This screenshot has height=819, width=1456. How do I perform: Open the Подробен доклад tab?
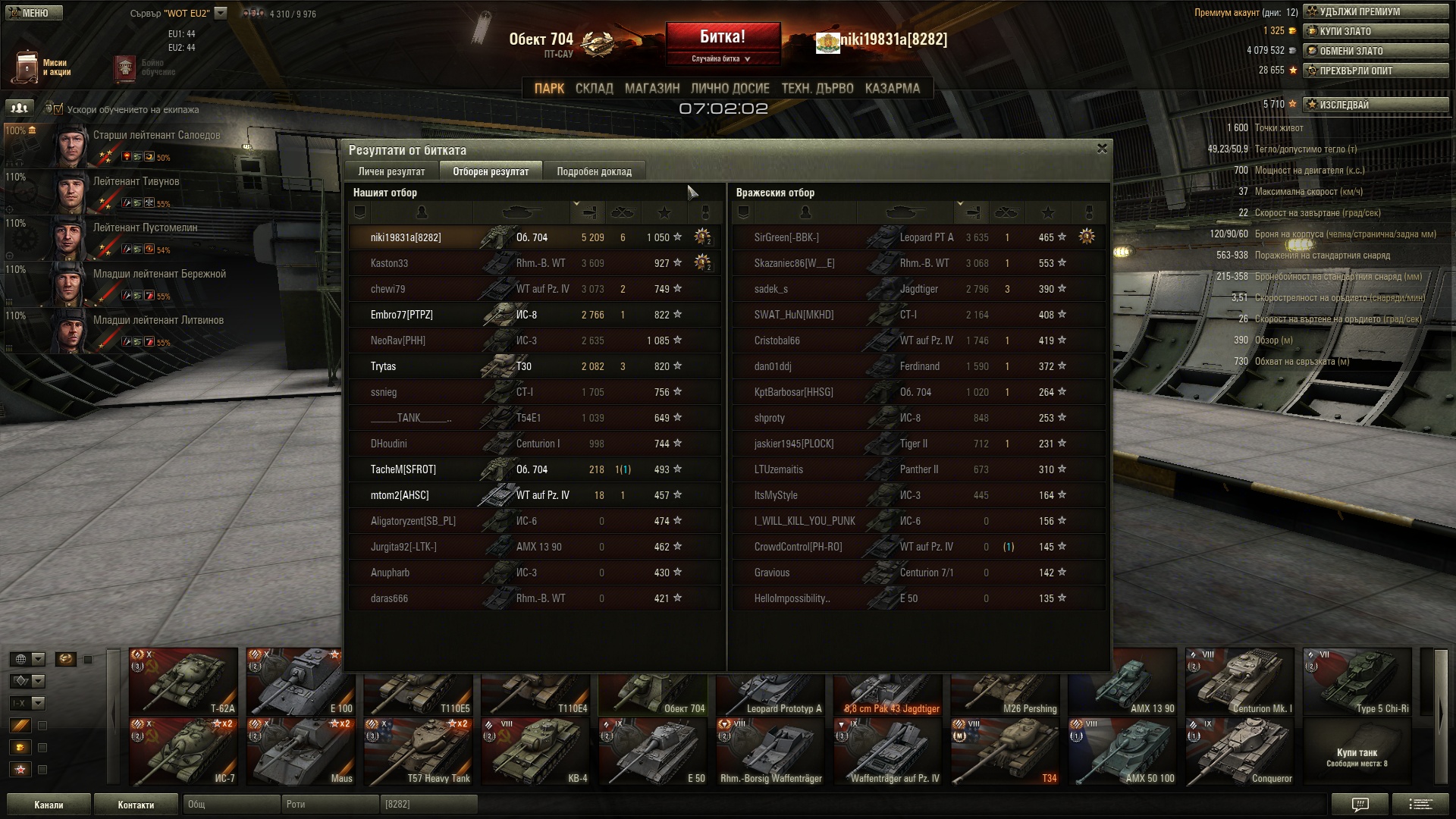(x=594, y=171)
